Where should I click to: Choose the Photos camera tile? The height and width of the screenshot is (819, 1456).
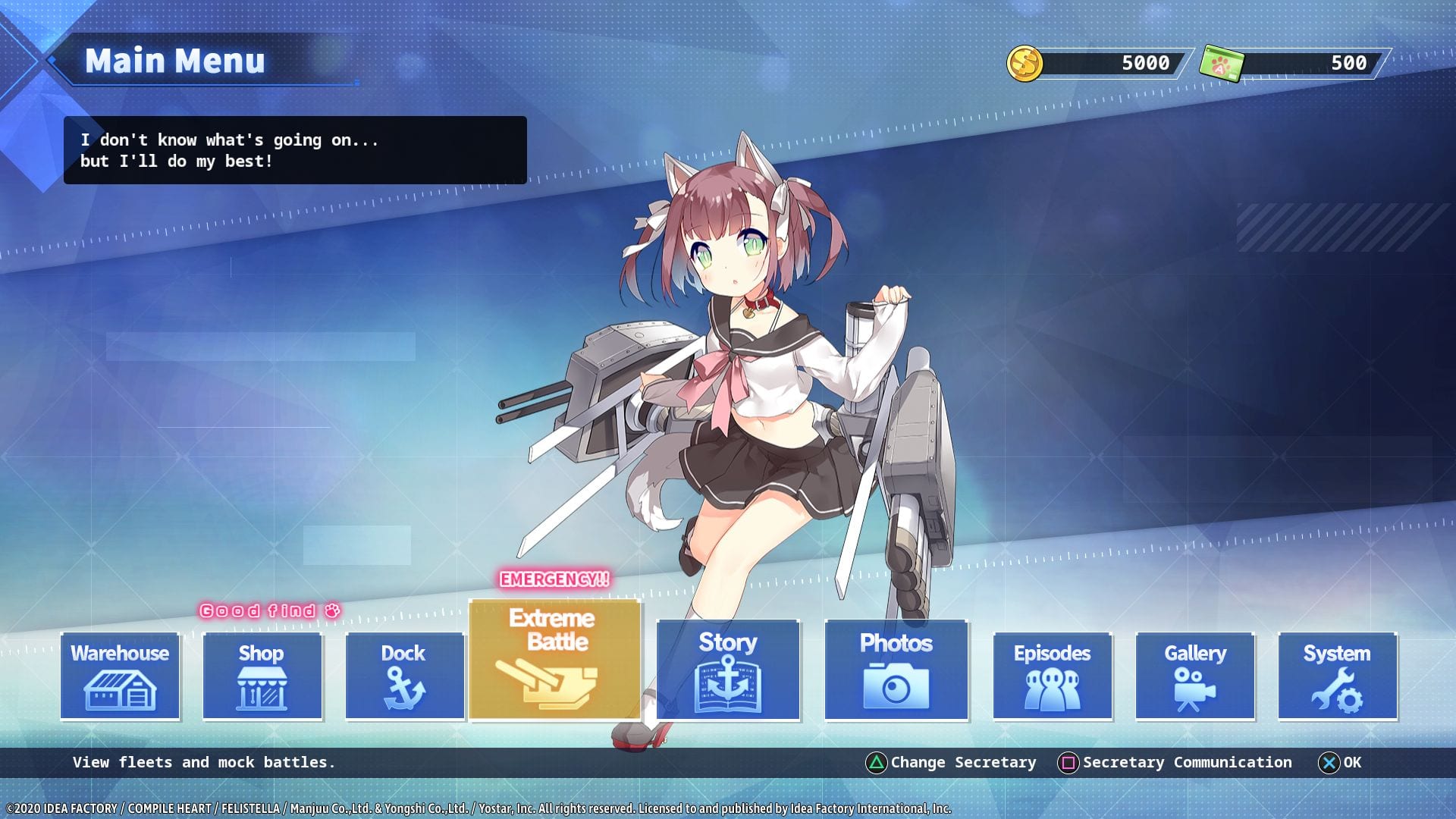[896, 670]
